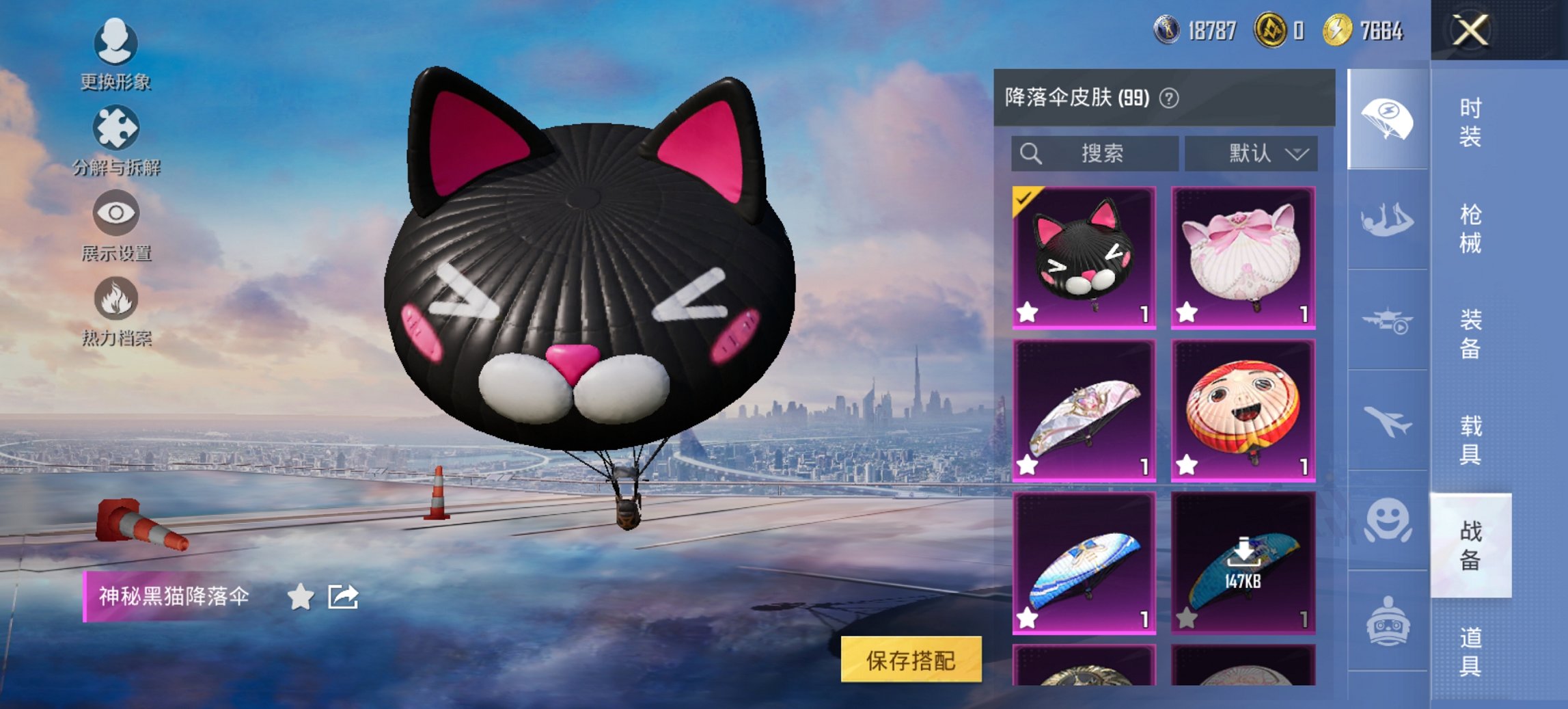
Task: Open the 默认 sort dropdown
Action: click(1252, 154)
